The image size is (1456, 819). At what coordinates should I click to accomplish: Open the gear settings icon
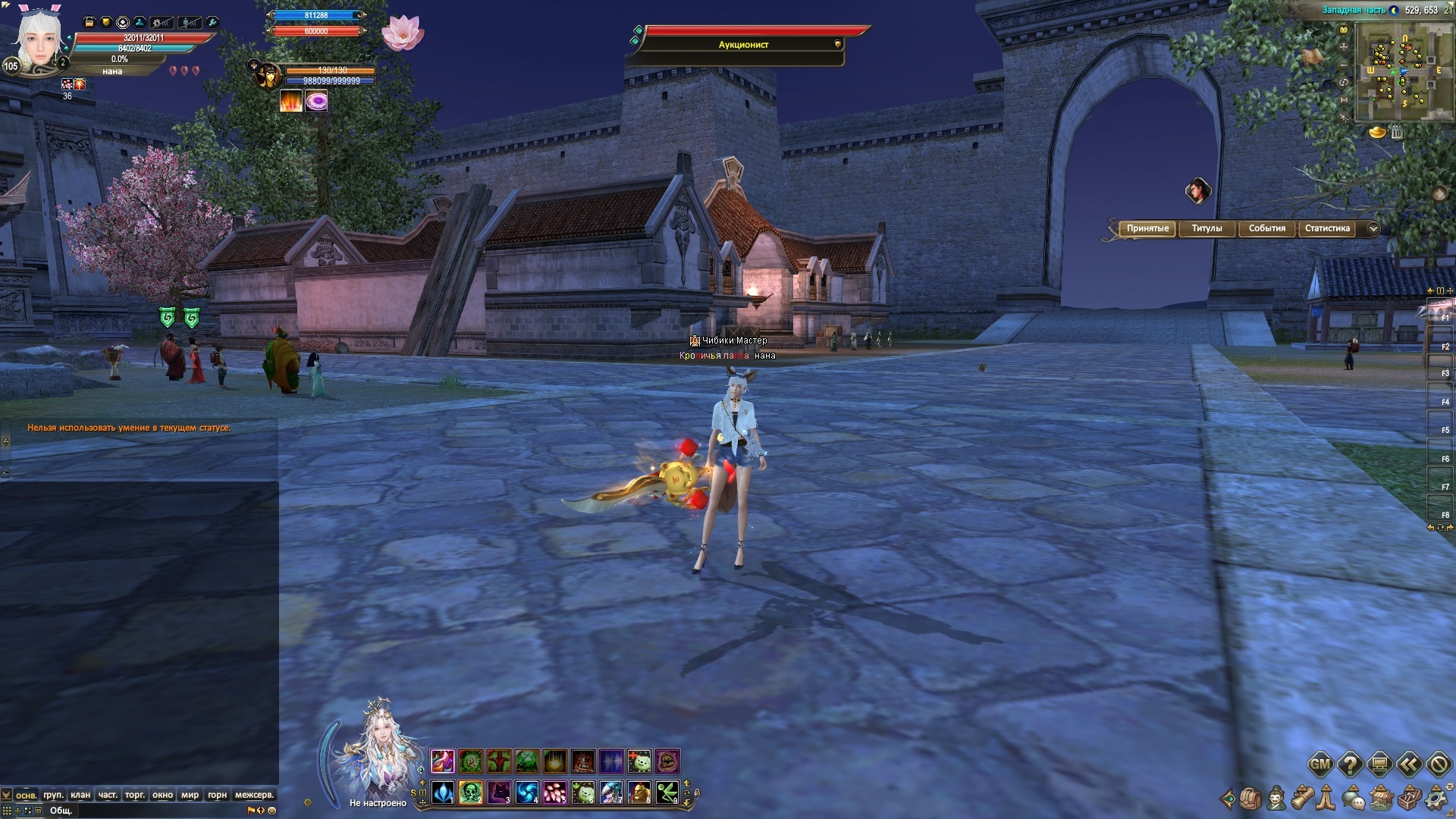1436,799
